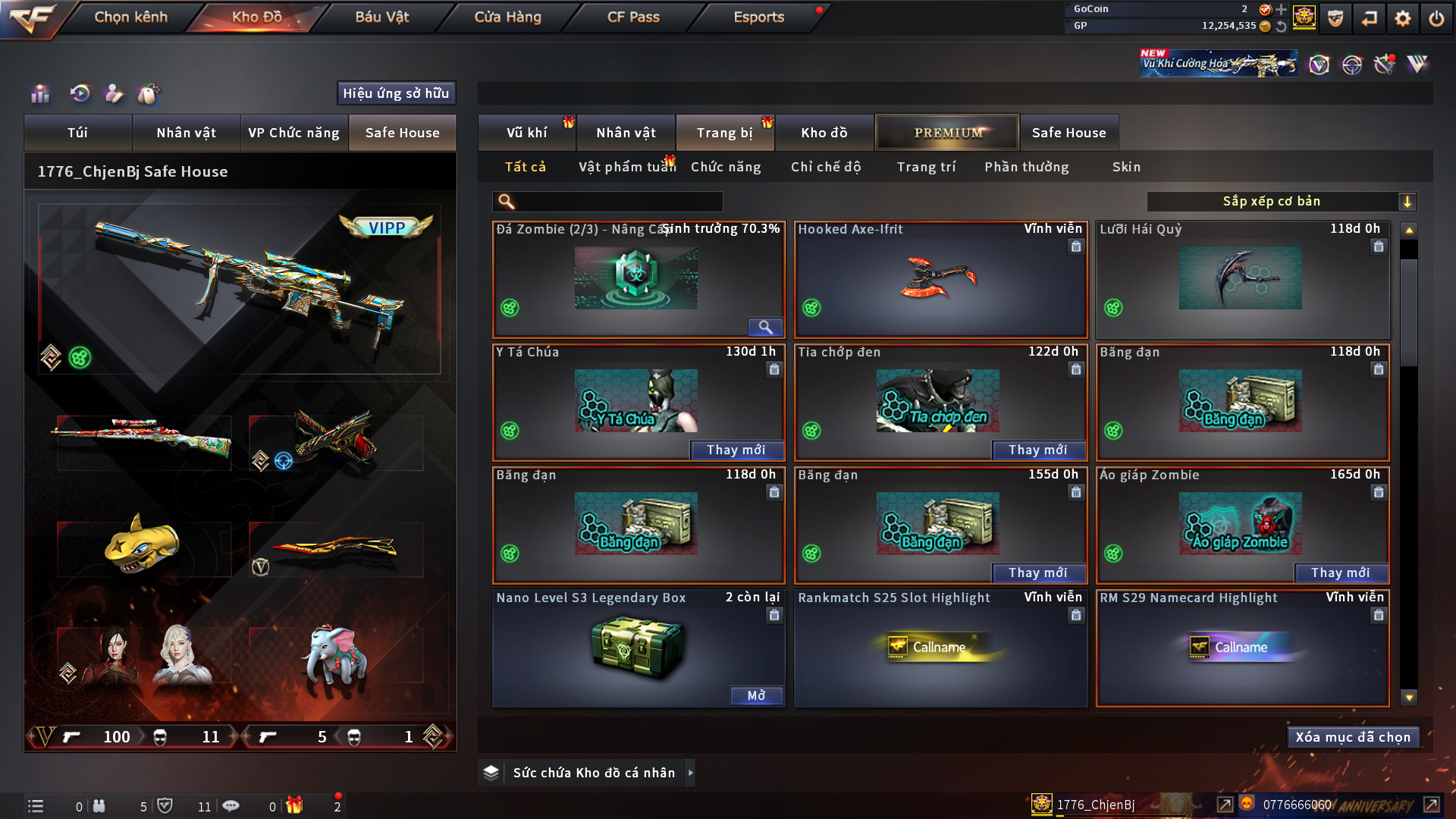Click the Hiệu ứng sở hữu button
Viewport: 1456px width, 819px height.
396,93
